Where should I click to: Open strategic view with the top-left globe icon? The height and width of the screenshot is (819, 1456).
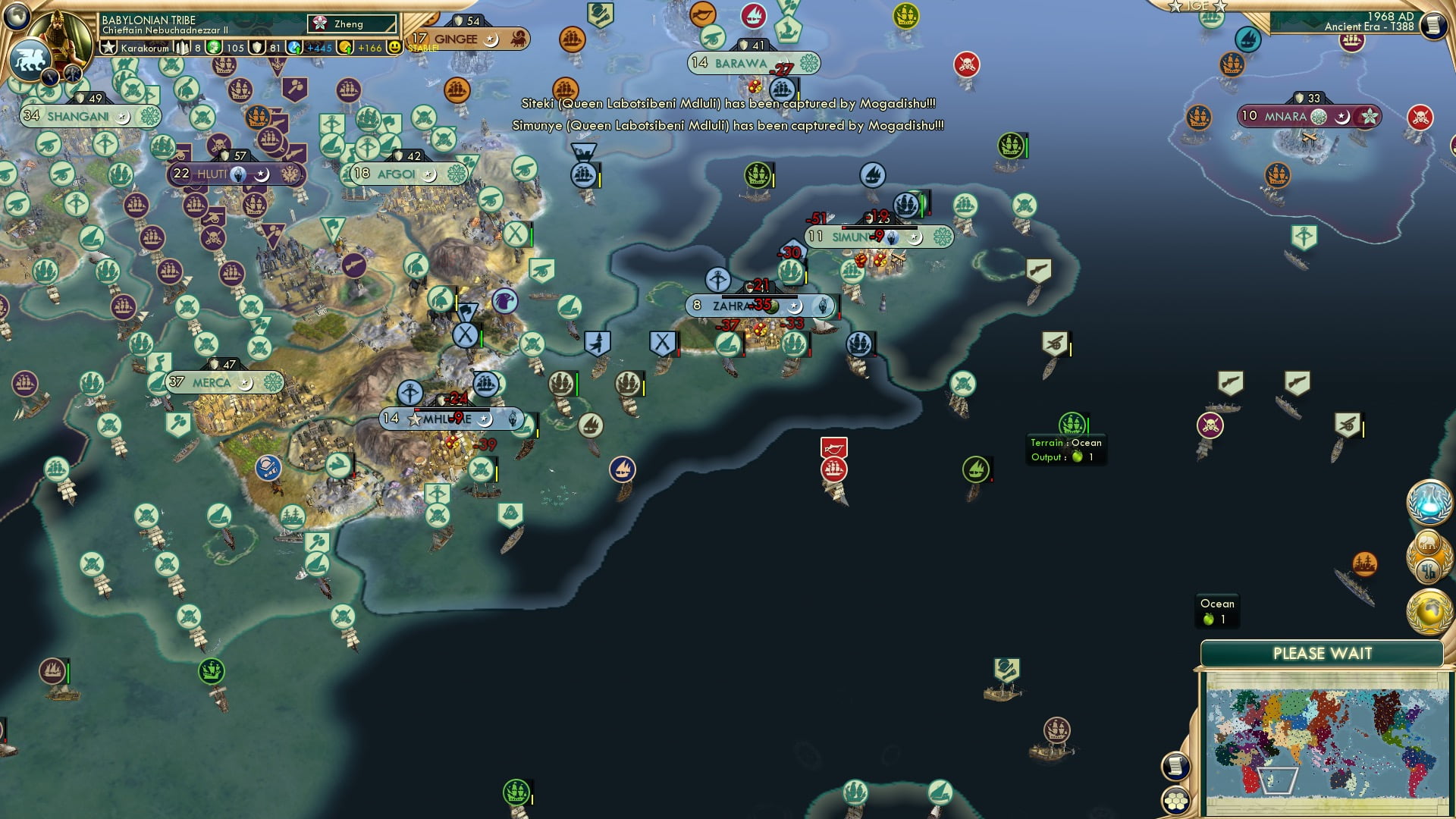15,17
